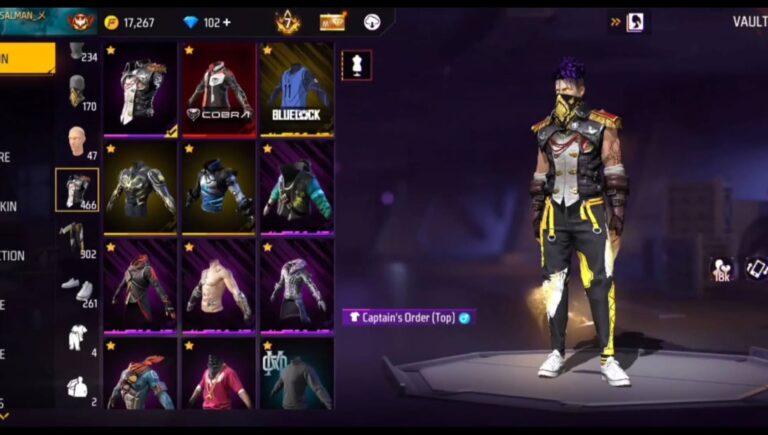Open the rank badge with number 7
Image resolution: width=768 pixels, height=435 pixels.
[x=288, y=21]
